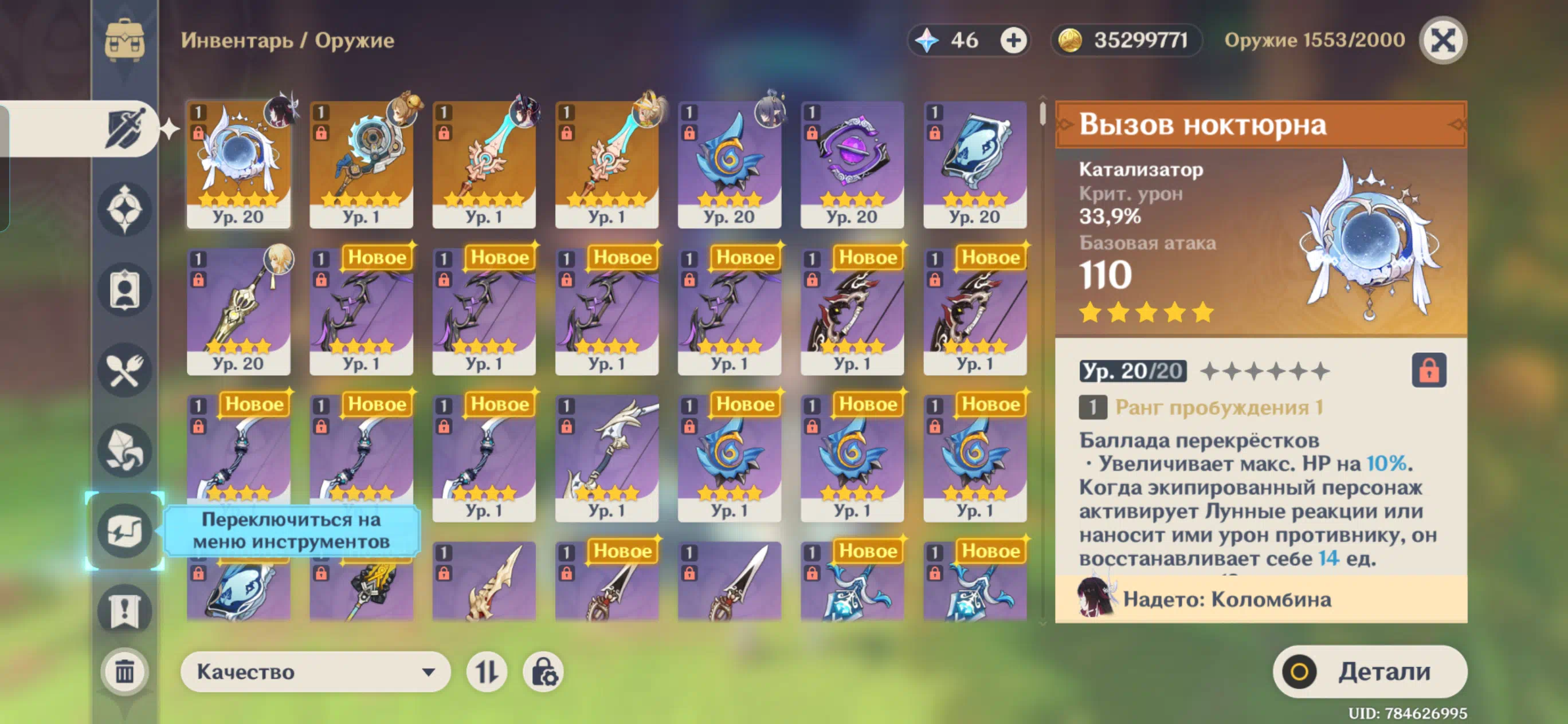Open the Качество sort dropdown
The width and height of the screenshot is (1568, 724).
click(315, 672)
